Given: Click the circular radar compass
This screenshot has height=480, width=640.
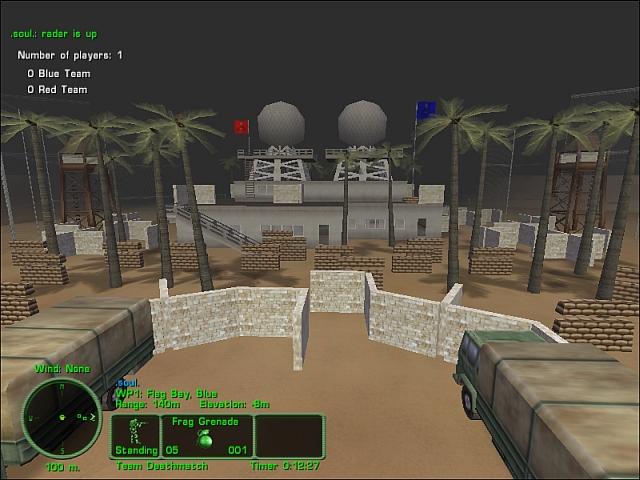Looking at the screenshot, I should tap(62, 416).
